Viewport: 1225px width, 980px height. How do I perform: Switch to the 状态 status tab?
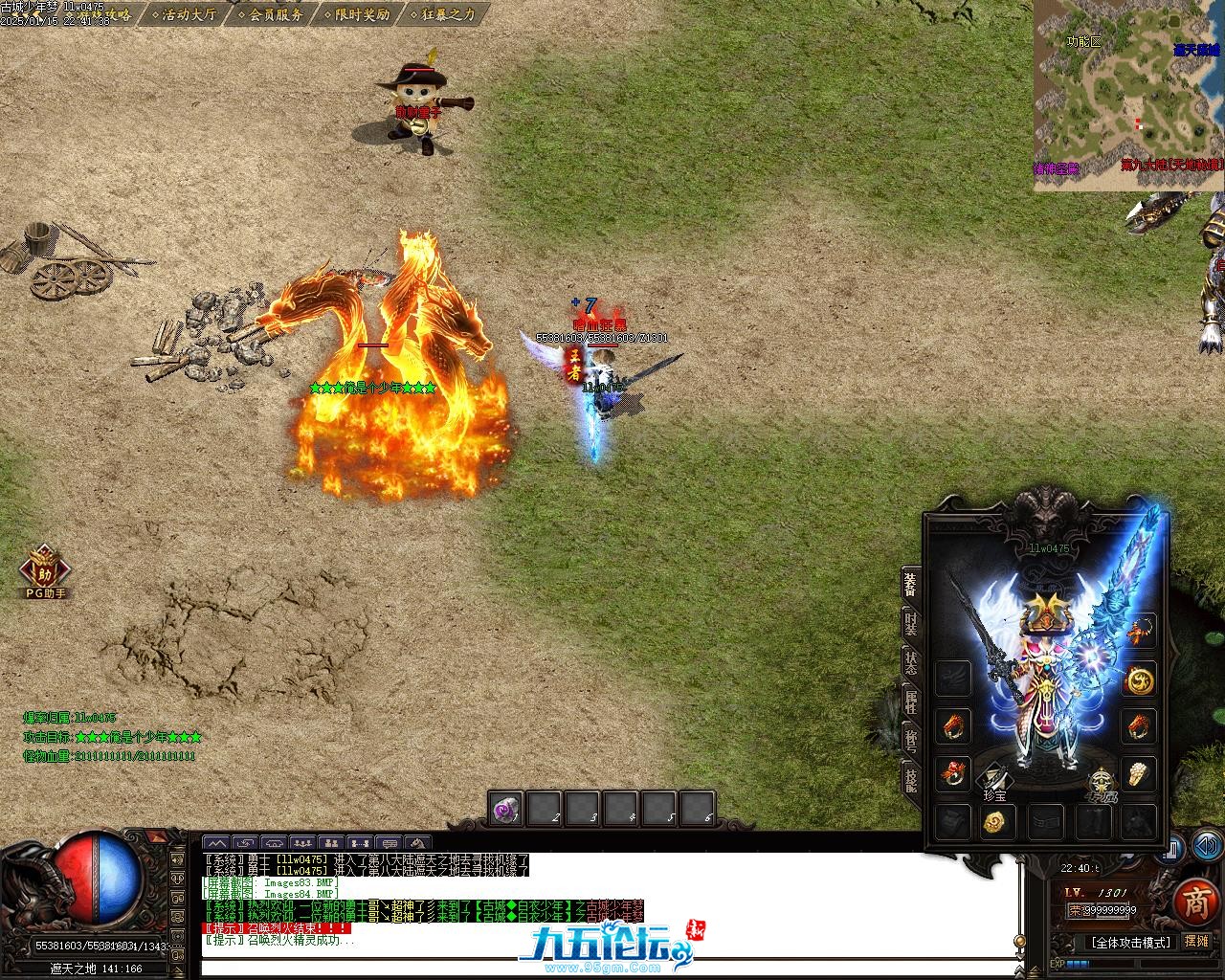(x=910, y=663)
